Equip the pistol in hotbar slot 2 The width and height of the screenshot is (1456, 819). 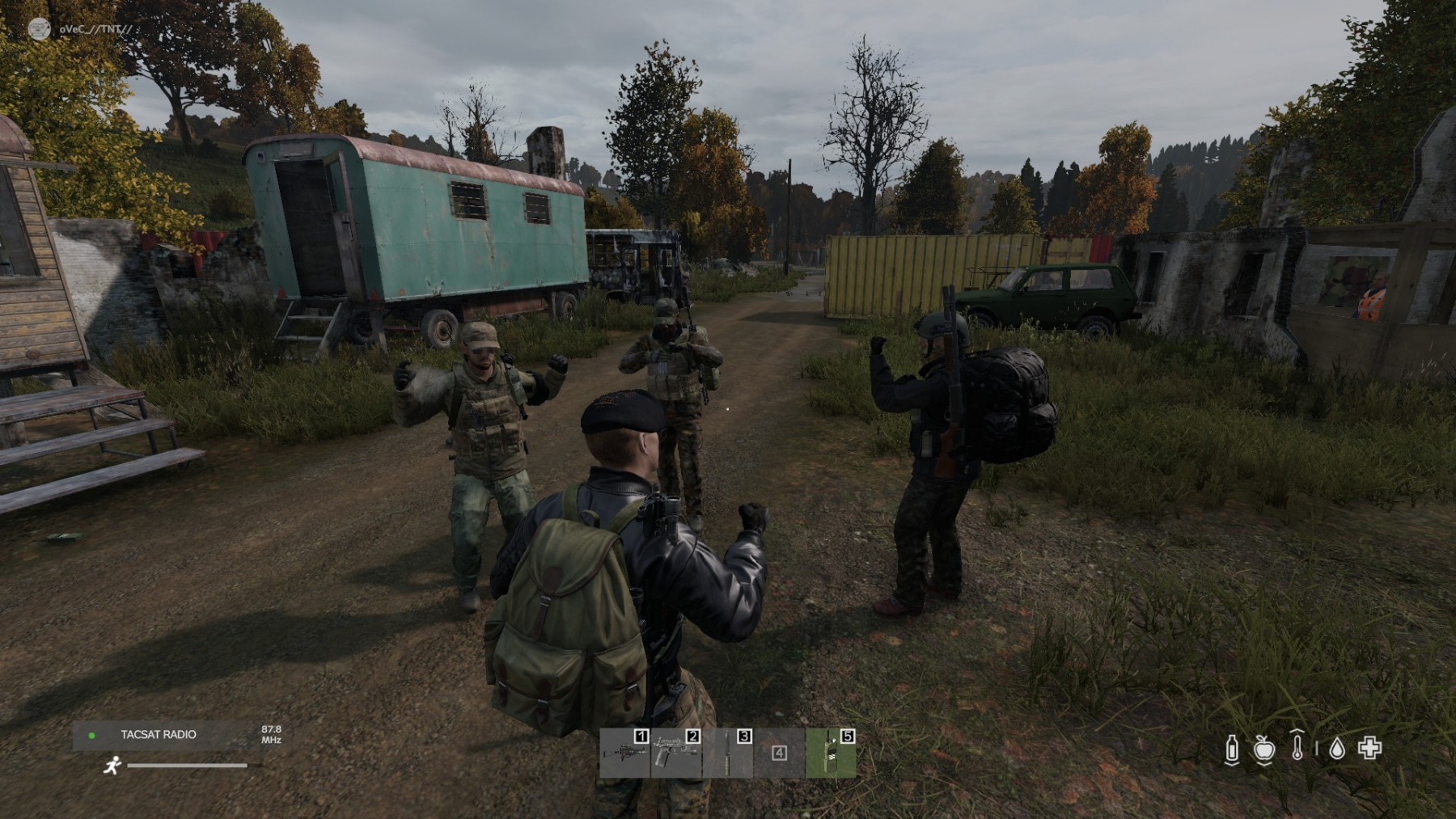(x=676, y=753)
